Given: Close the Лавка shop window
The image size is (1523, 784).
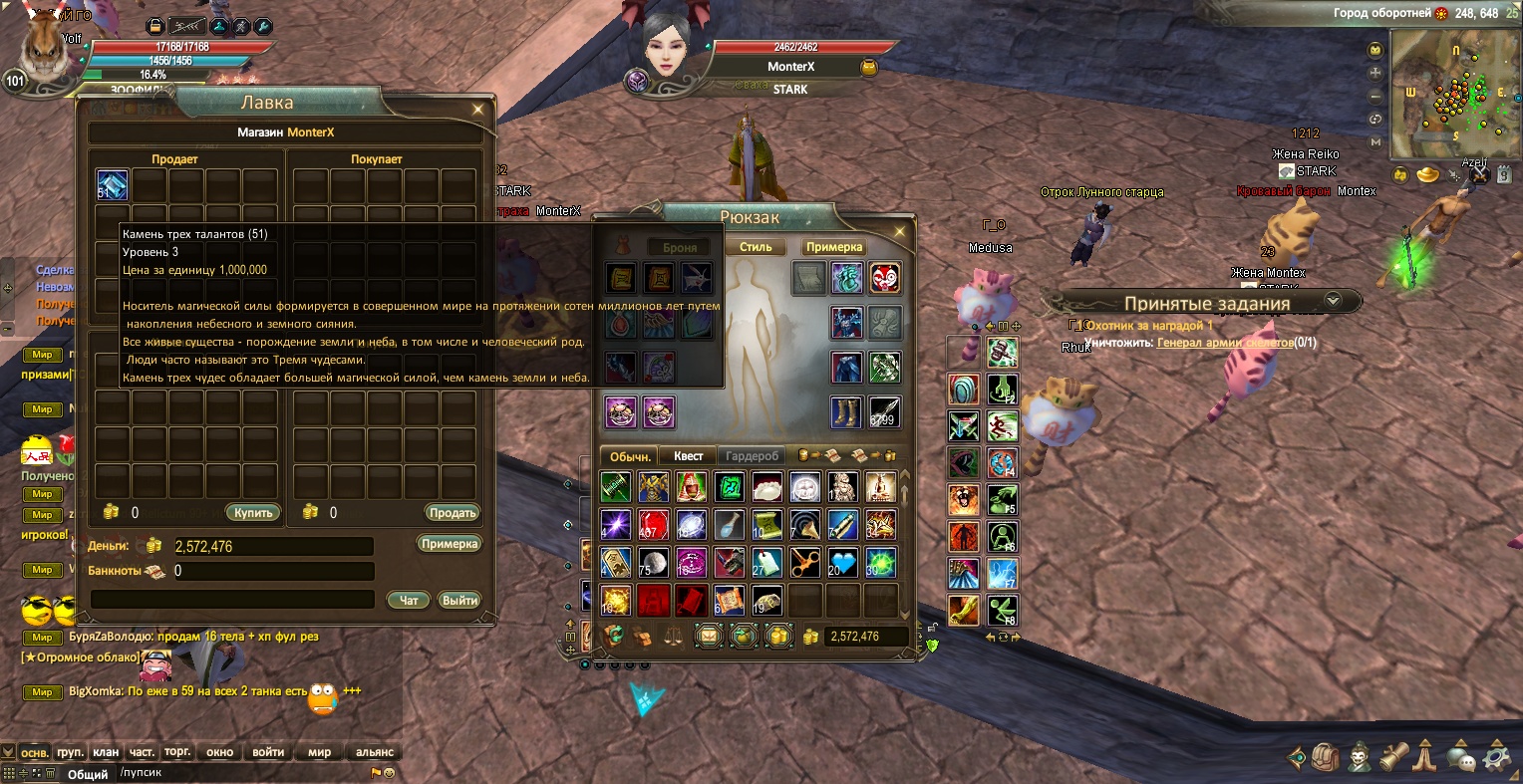Looking at the screenshot, I should 478,109.
